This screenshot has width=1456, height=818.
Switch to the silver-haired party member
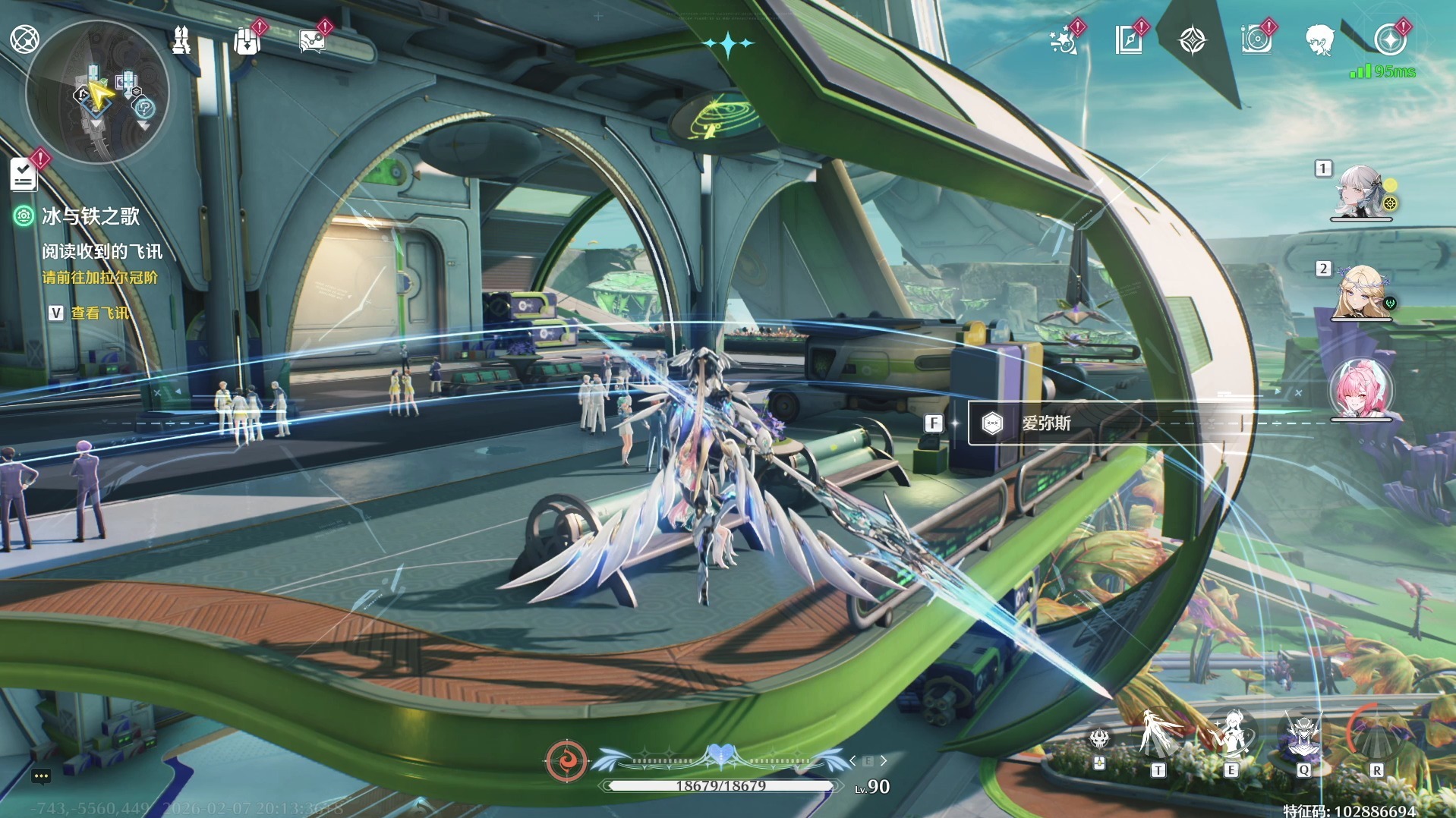(x=1360, y=192)
